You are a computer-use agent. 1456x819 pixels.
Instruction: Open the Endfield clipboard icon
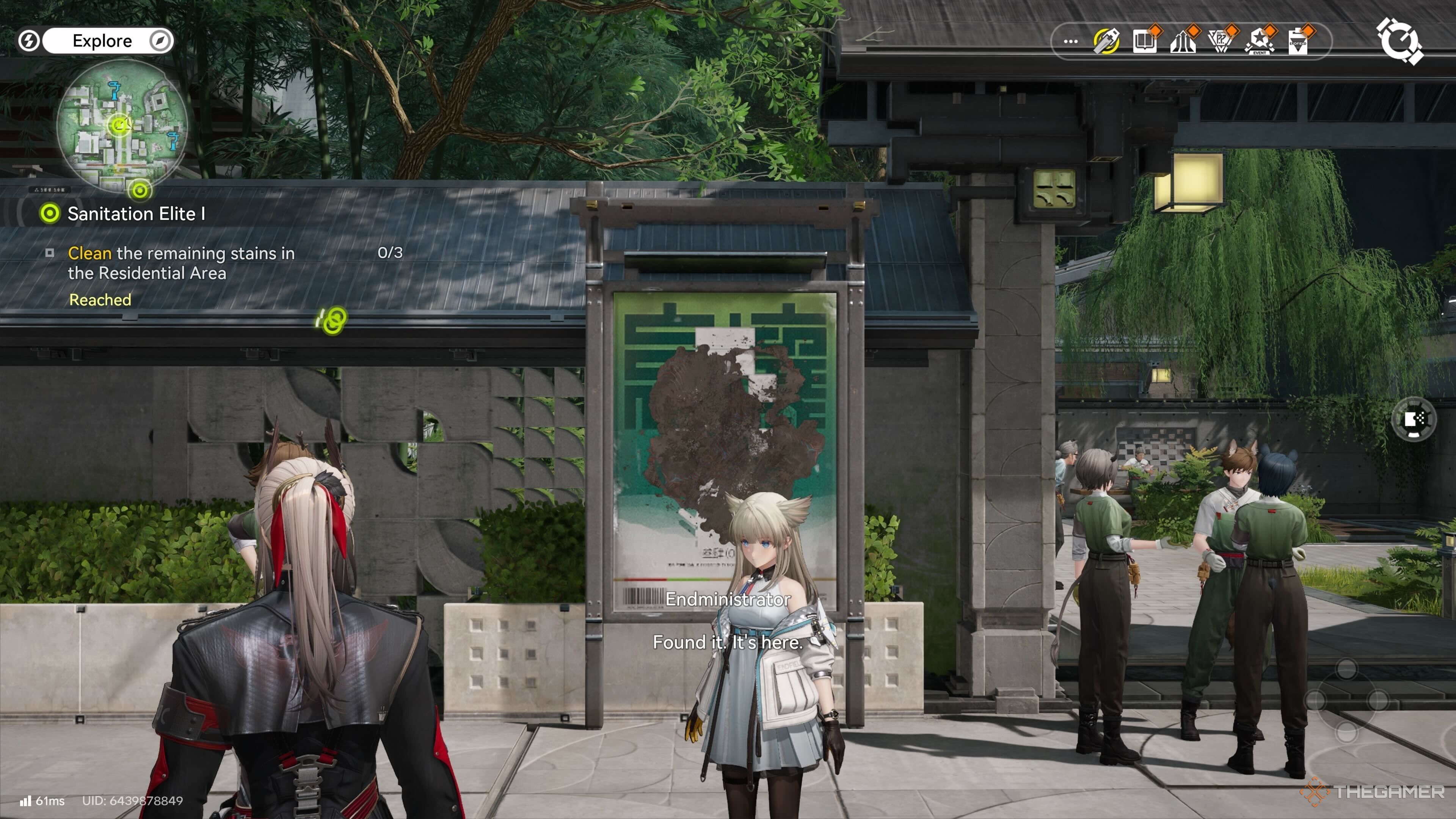tap(1298, 41)
